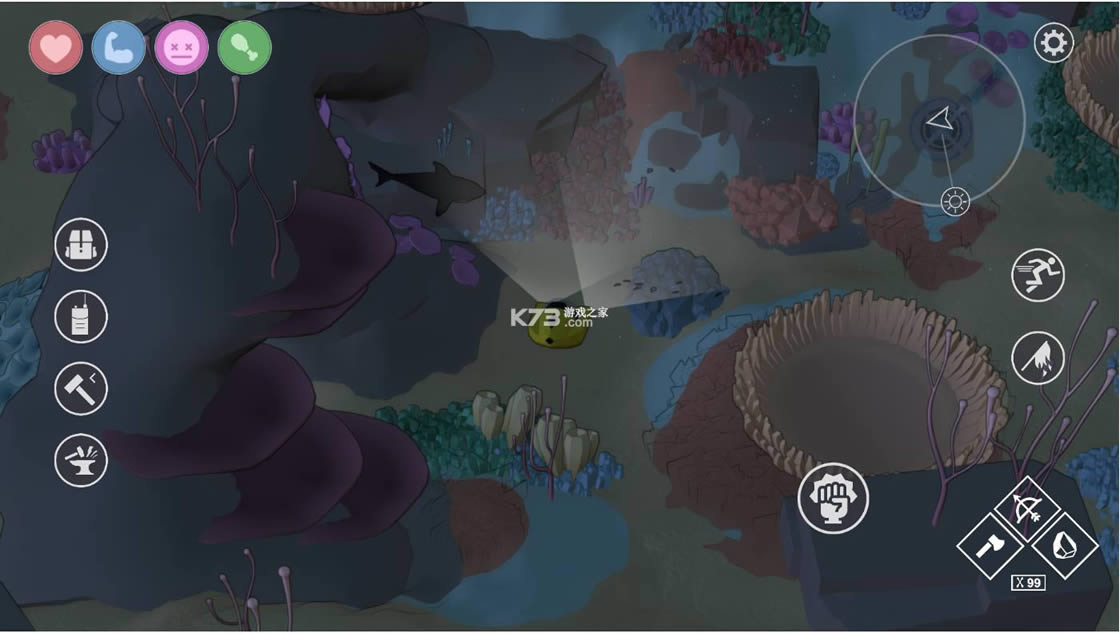The image size is (1120, 634).
Task: Click the sun marker on the minimap
Action: [956, 203]
